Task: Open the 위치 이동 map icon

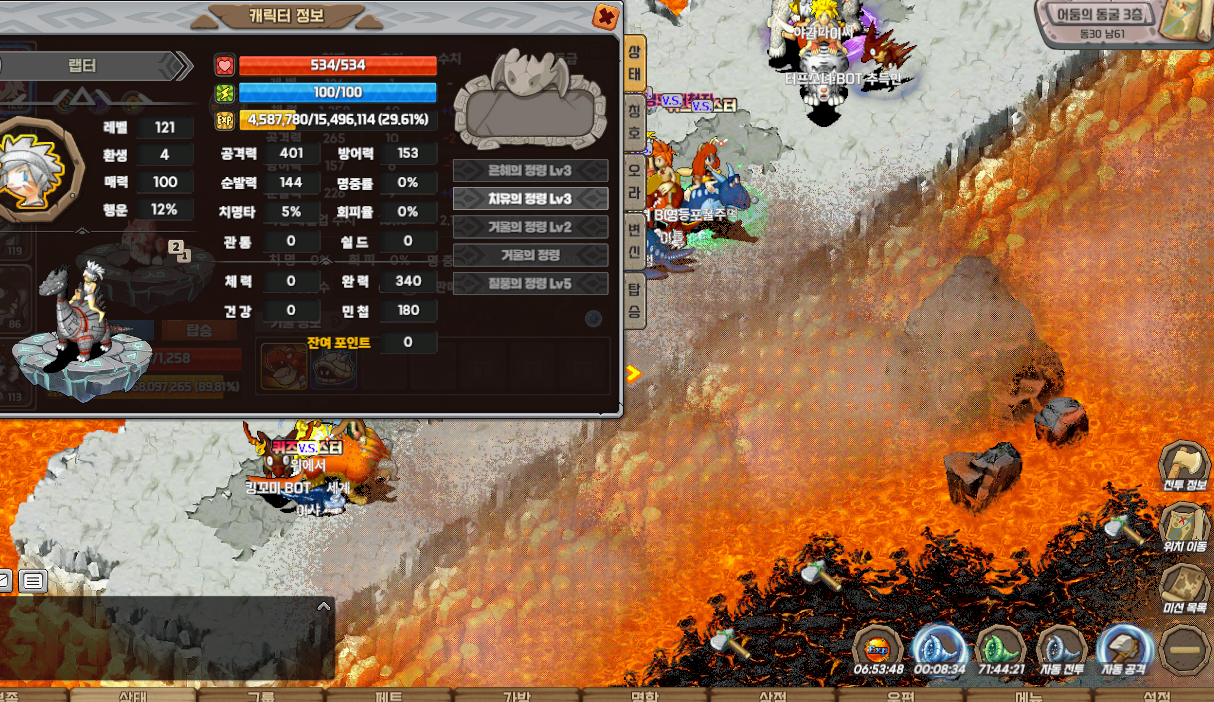Action: pyautogui.click(x=1185, y=526)
